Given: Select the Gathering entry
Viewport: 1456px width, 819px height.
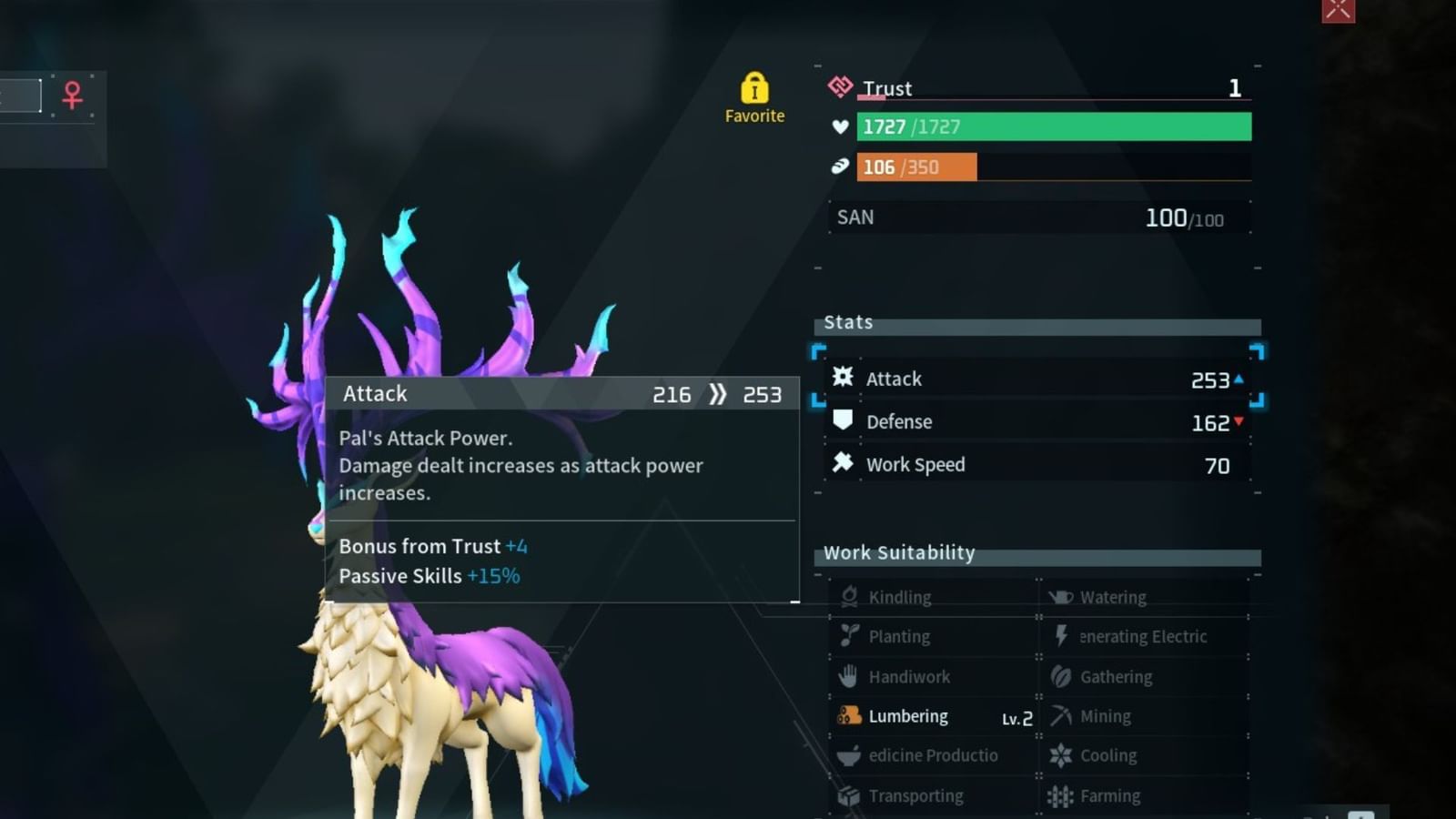Looking at the screenshot, I should coord(1115,676).
